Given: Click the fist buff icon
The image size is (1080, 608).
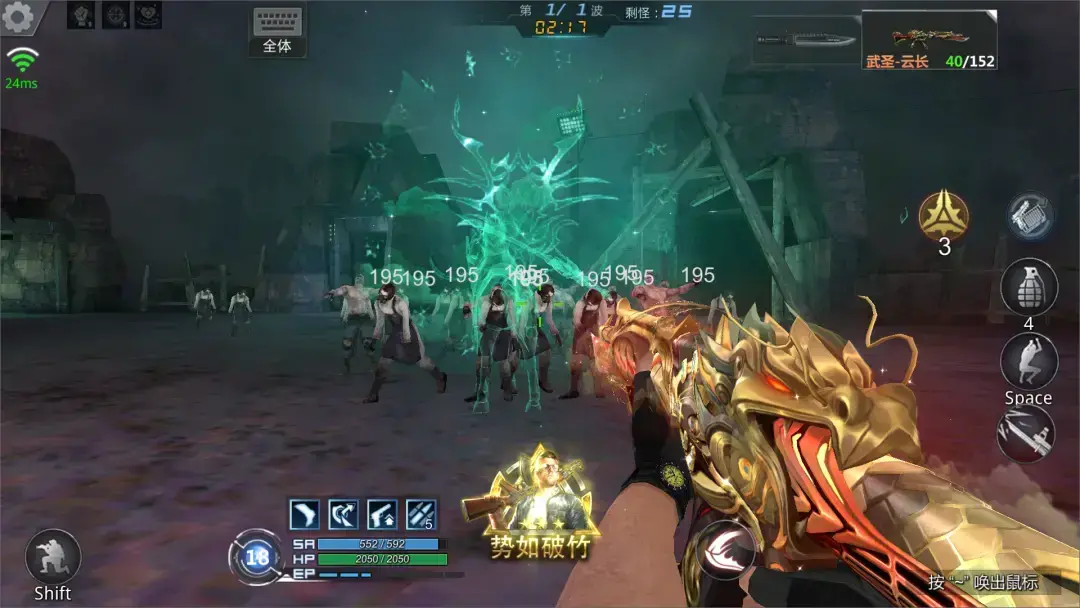Looking at the screenshot, I should pyautogui.click(x=81, y=15).
